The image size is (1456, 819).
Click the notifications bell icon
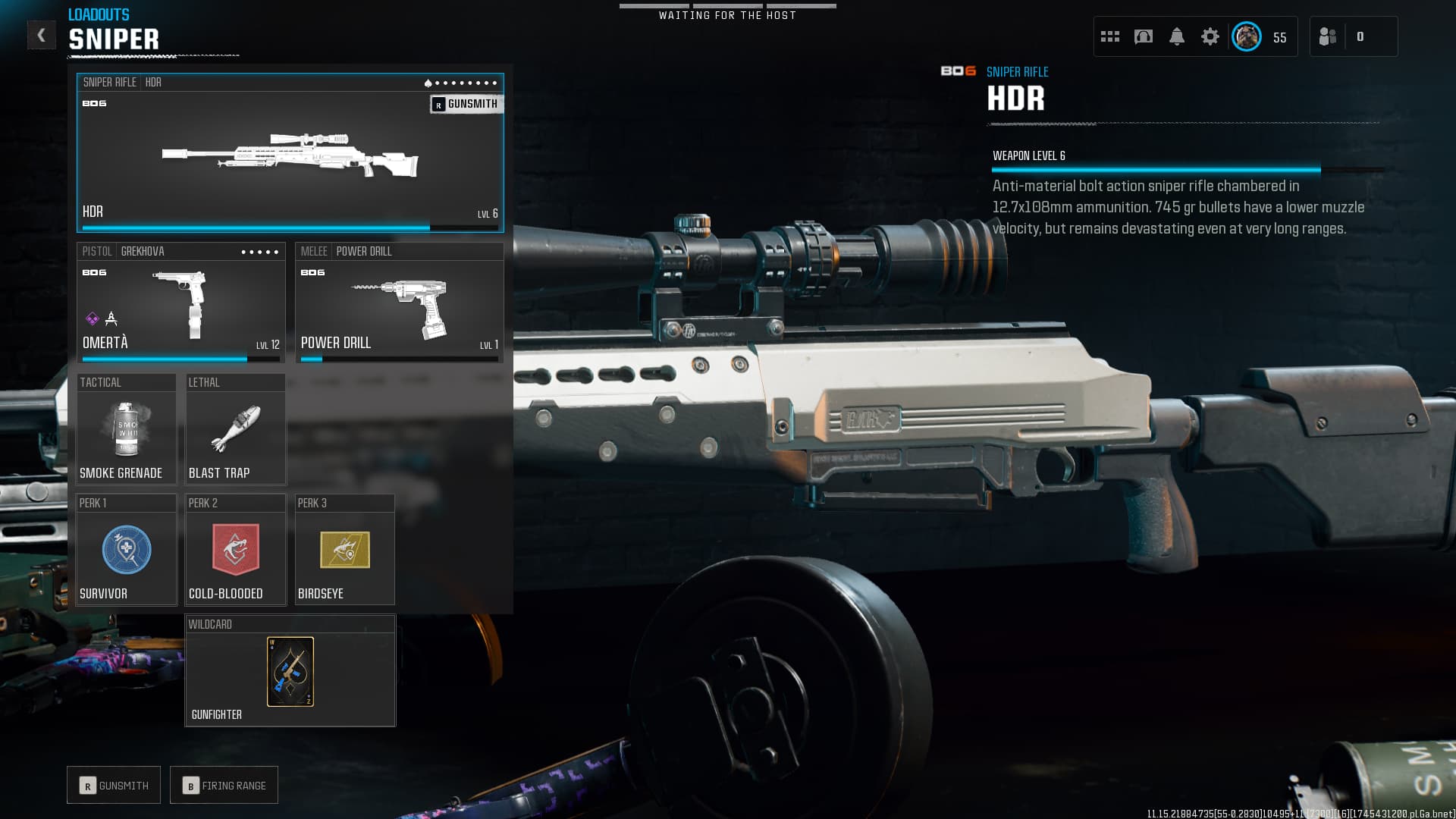(x=1178, y=36)
